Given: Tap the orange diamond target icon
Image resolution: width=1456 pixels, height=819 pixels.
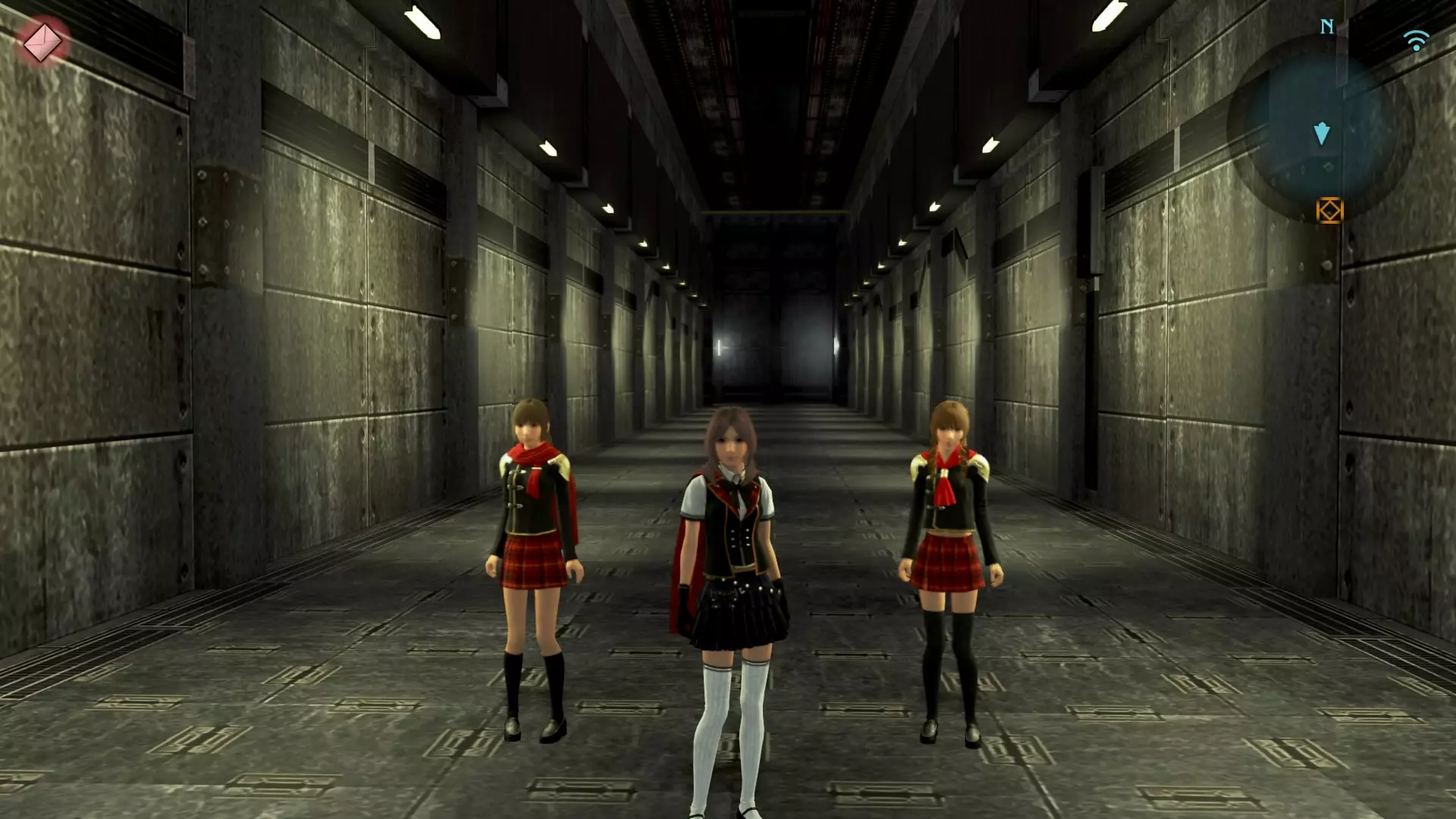Looking at the screenshot, I should (x=1329, y=210).
